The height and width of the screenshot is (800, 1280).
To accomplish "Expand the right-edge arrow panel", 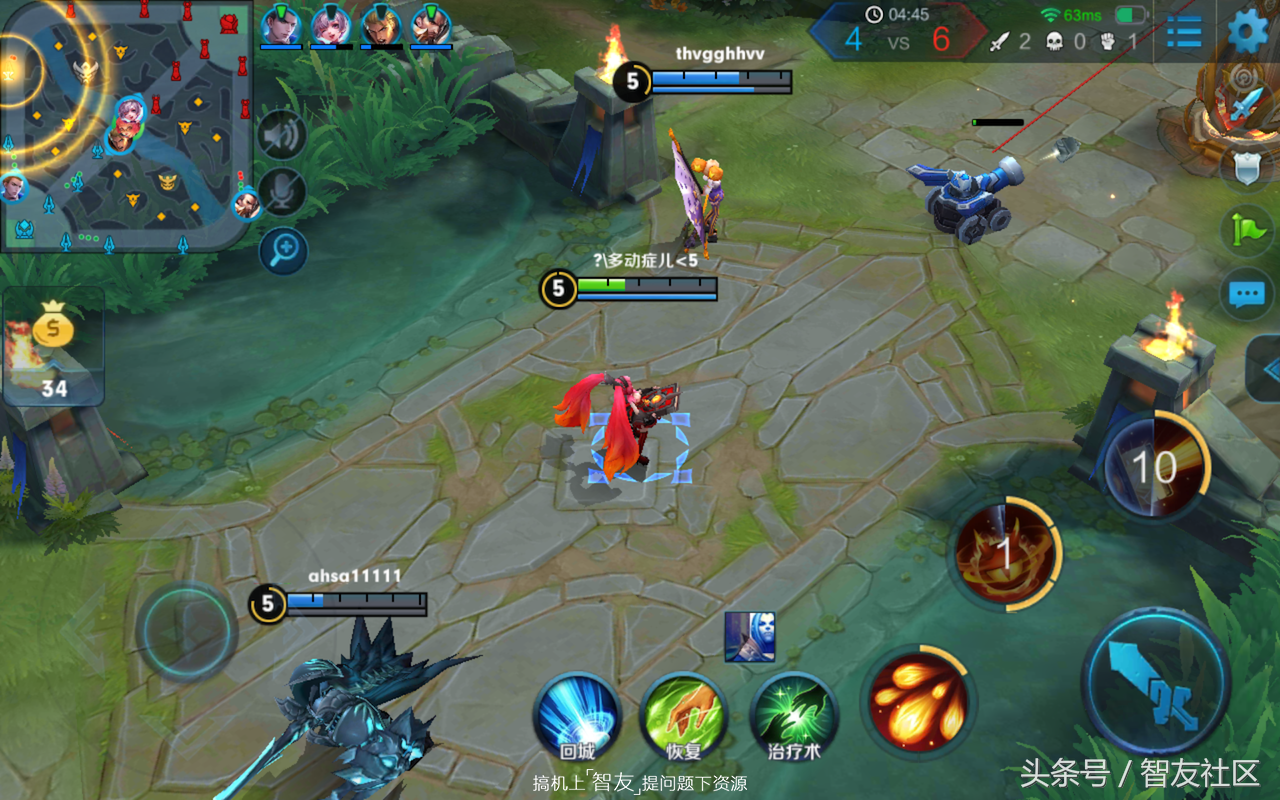I will (x=1265, y=368).
